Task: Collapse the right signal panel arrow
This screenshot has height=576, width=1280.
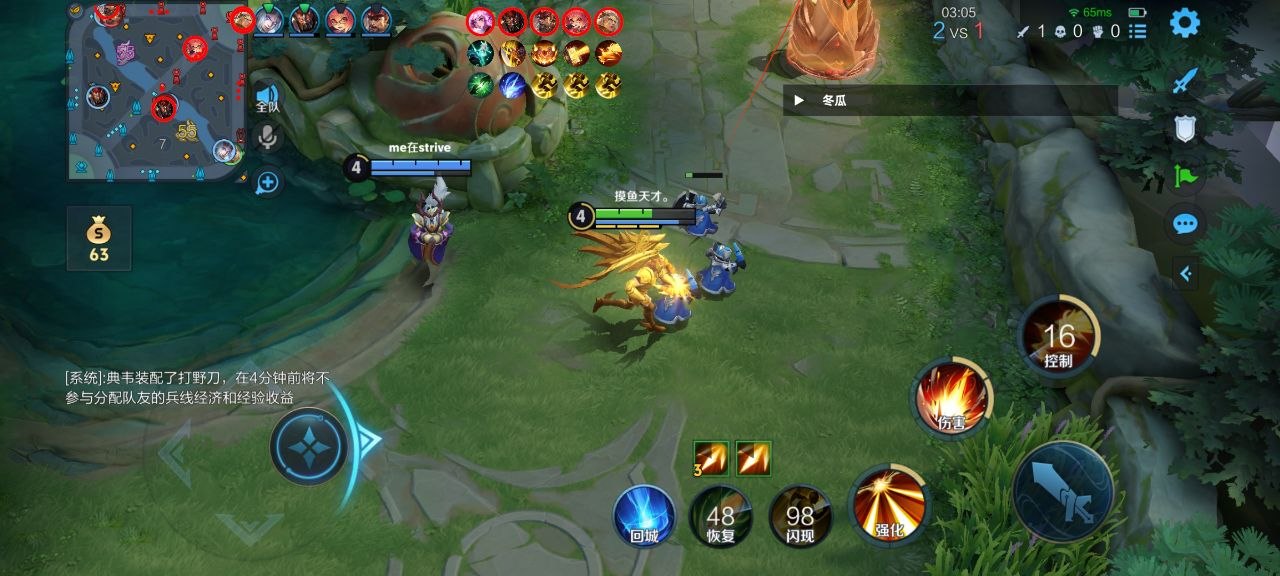Action: coord(1185,273)
